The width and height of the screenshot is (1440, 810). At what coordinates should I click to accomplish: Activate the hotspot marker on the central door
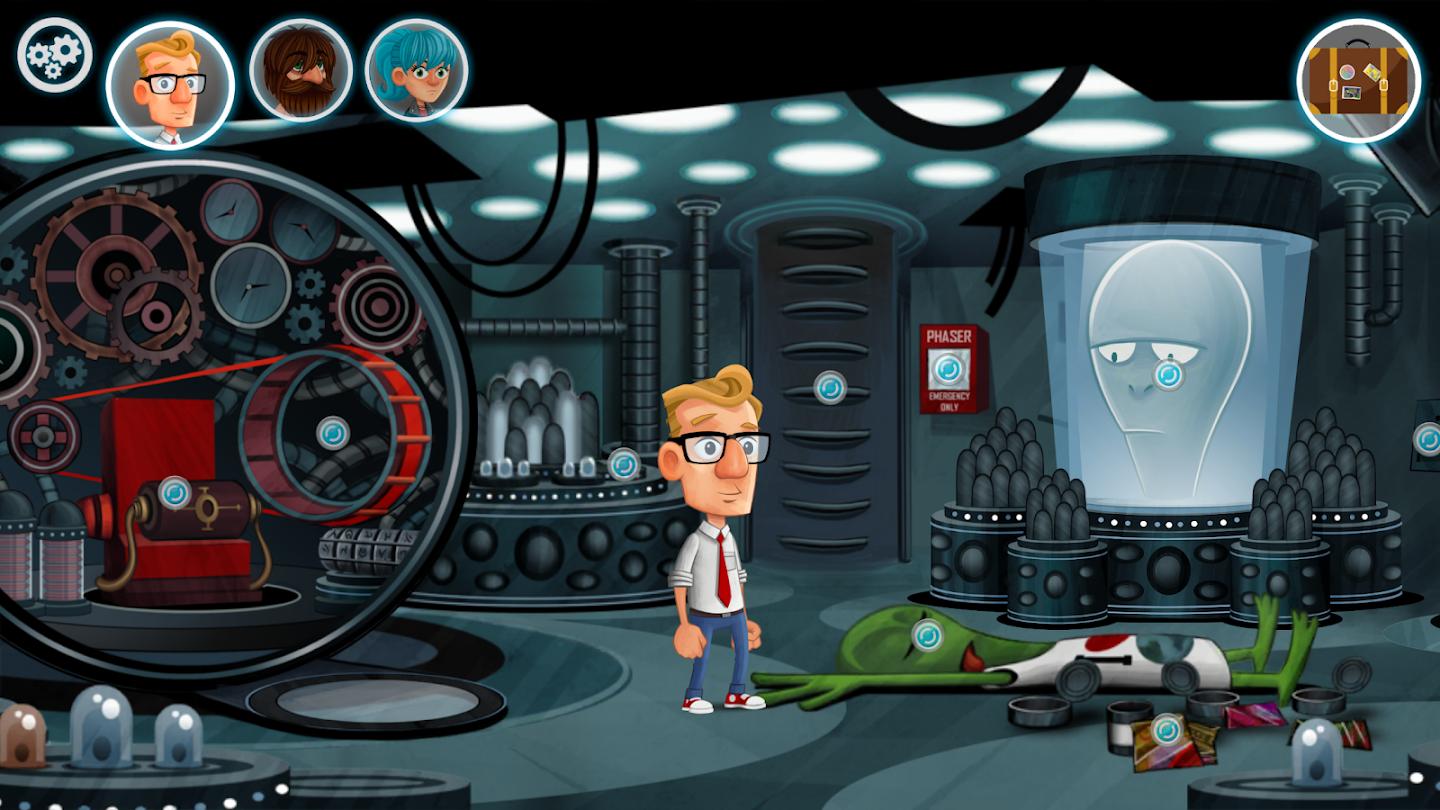tap(829, 387)
